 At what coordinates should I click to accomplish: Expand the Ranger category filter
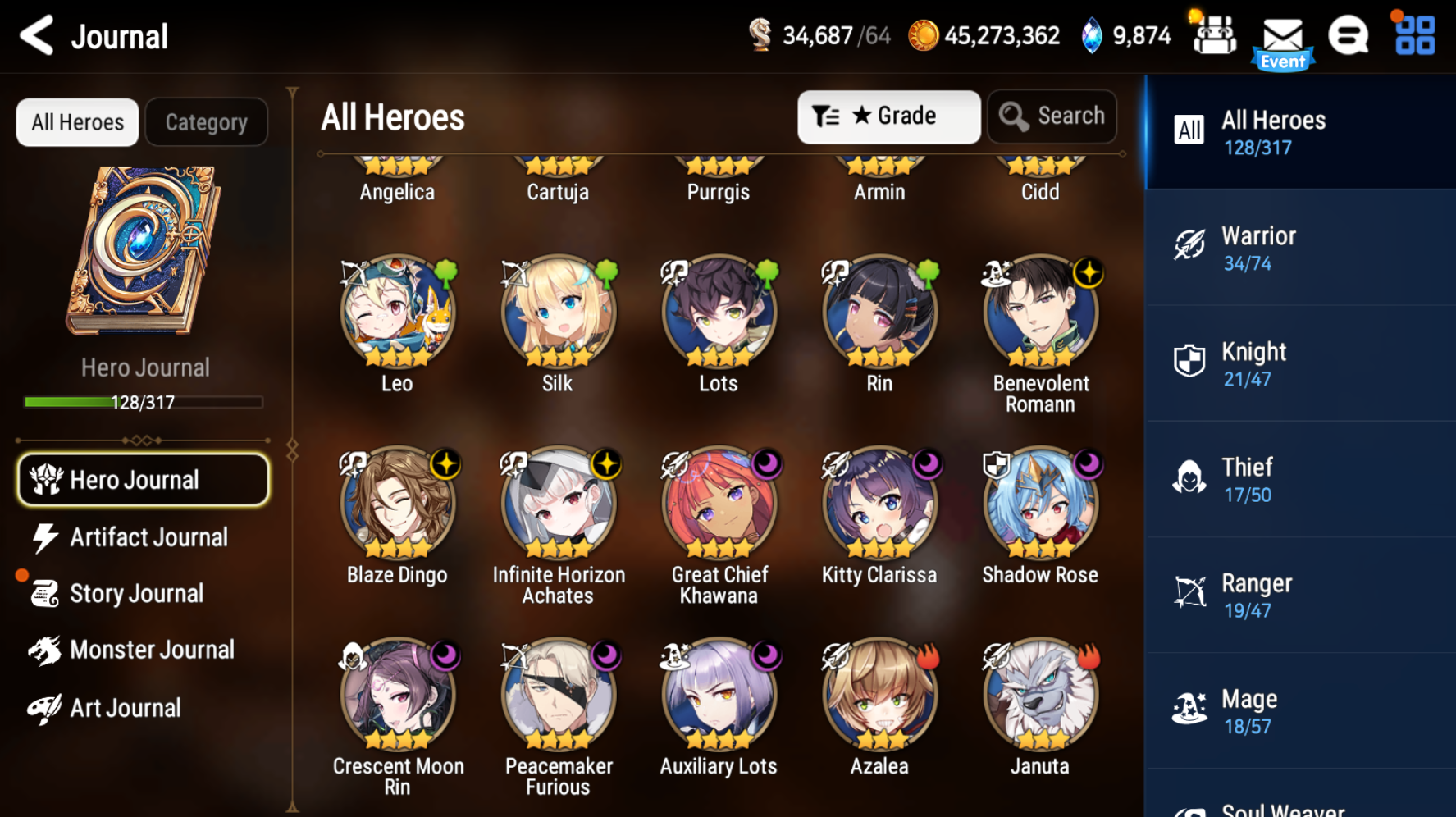1189,592
